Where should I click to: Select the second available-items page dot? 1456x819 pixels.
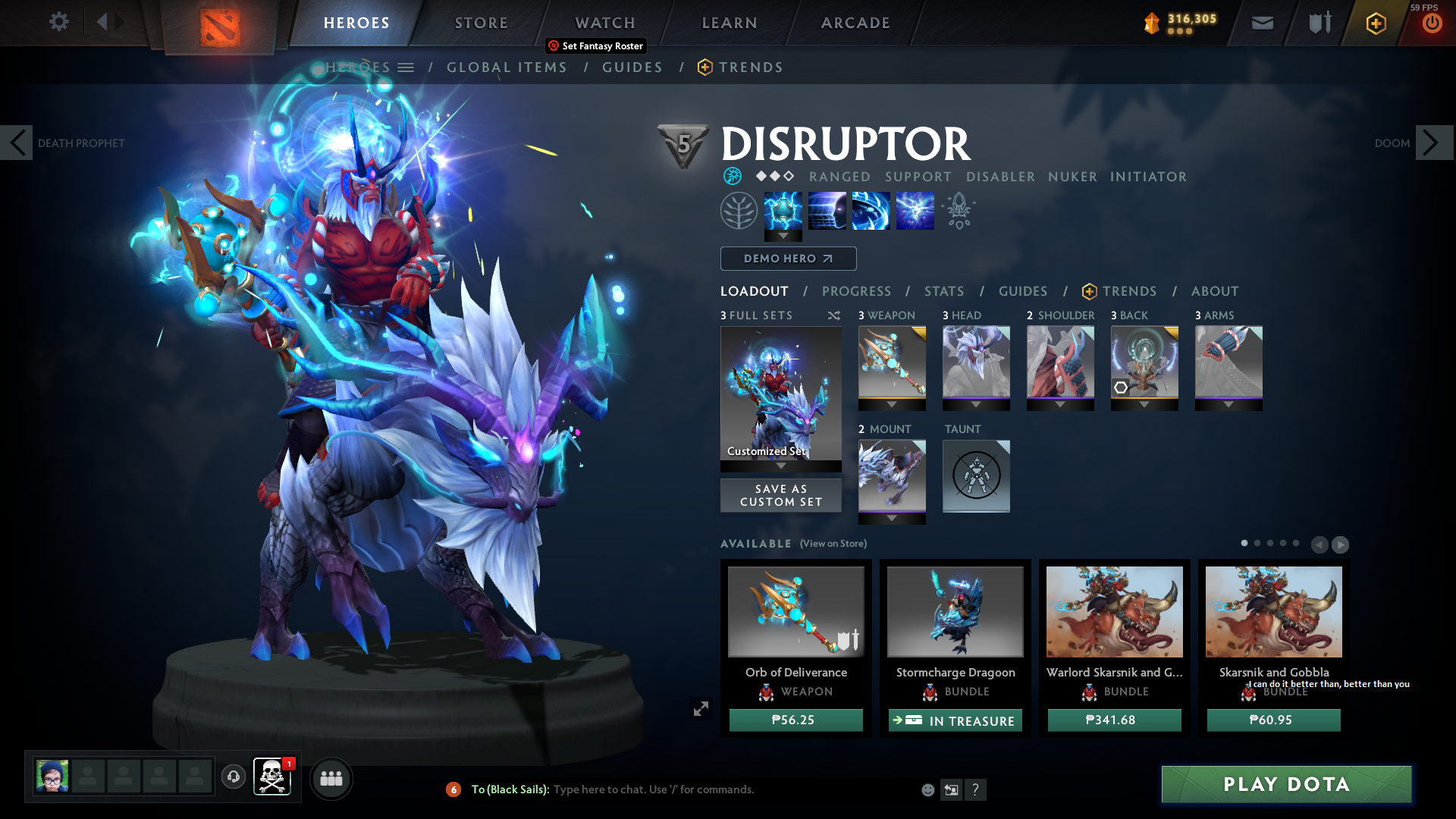[1257, 544]
